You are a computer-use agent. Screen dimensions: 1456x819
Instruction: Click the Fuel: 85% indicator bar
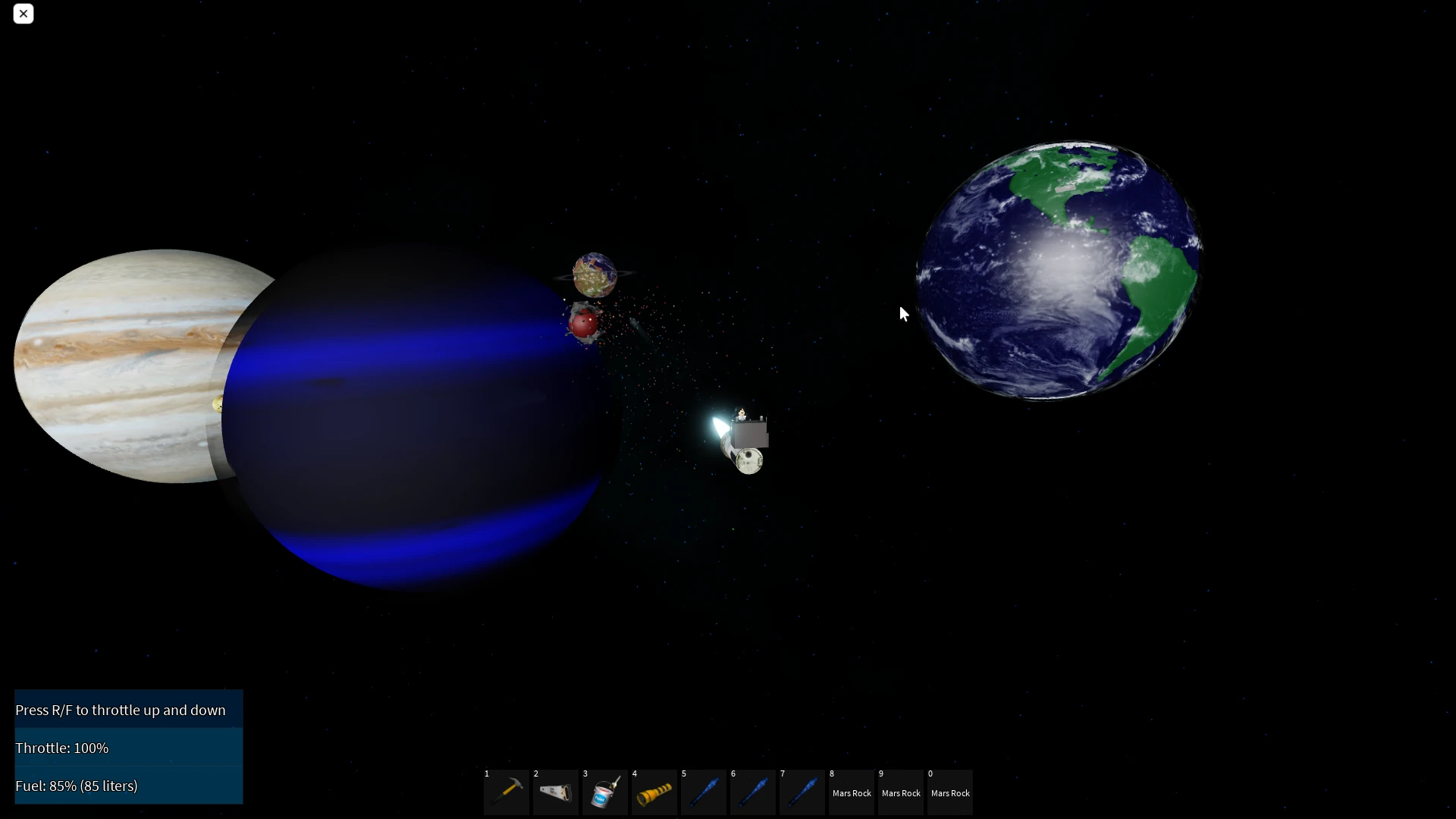[128, 786]
